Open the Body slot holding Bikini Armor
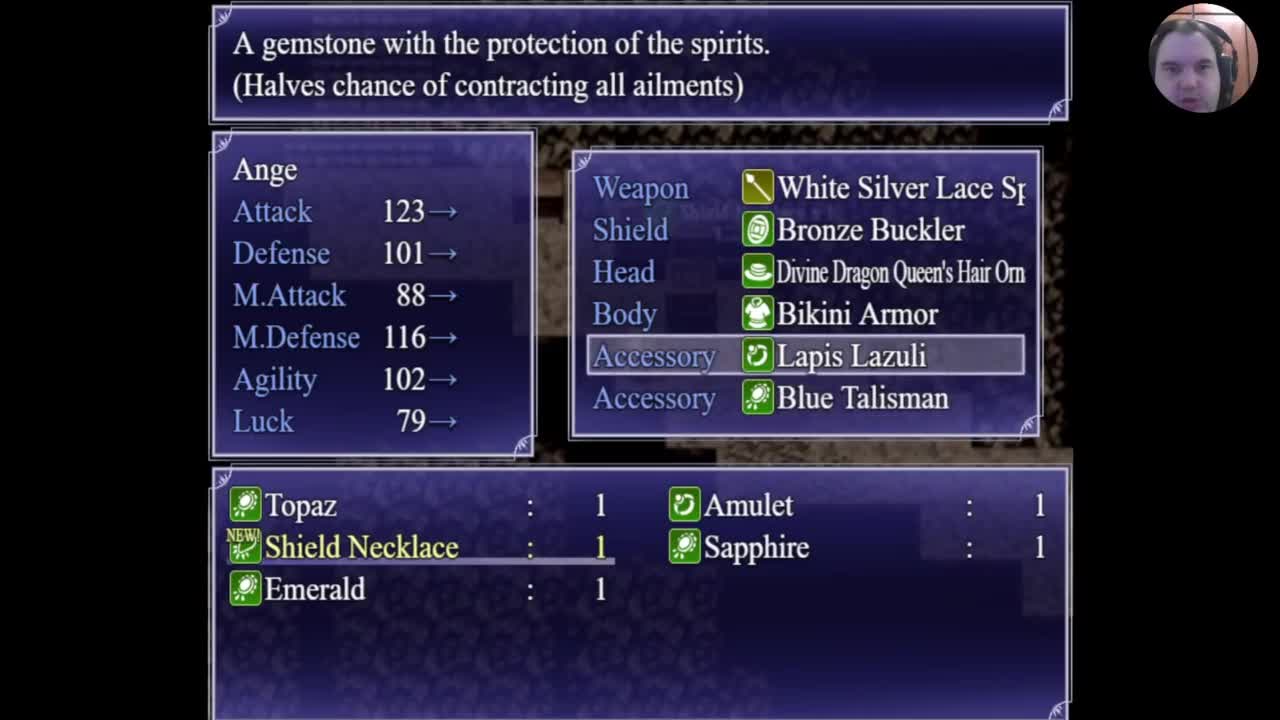Image resolution: width=1280 pixels, height=720 pixels. point(806,314)
